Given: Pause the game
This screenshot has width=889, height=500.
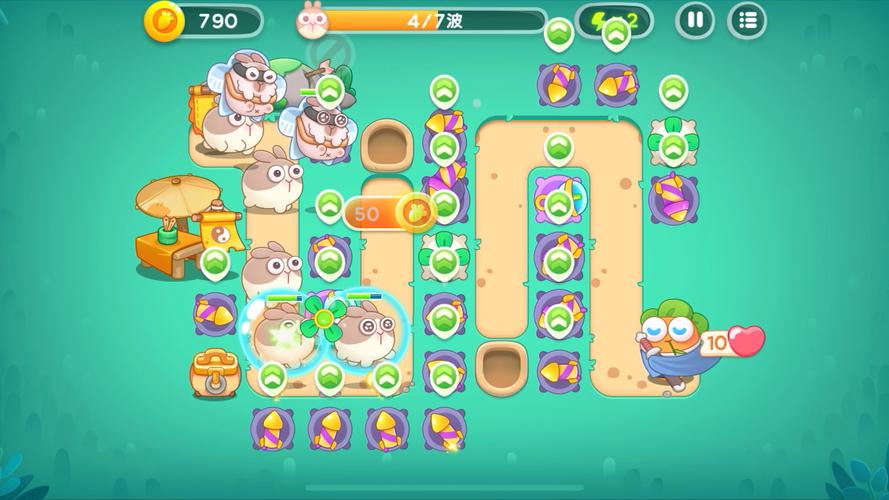Looking at the screenshot, I should [x=695, y=20].
